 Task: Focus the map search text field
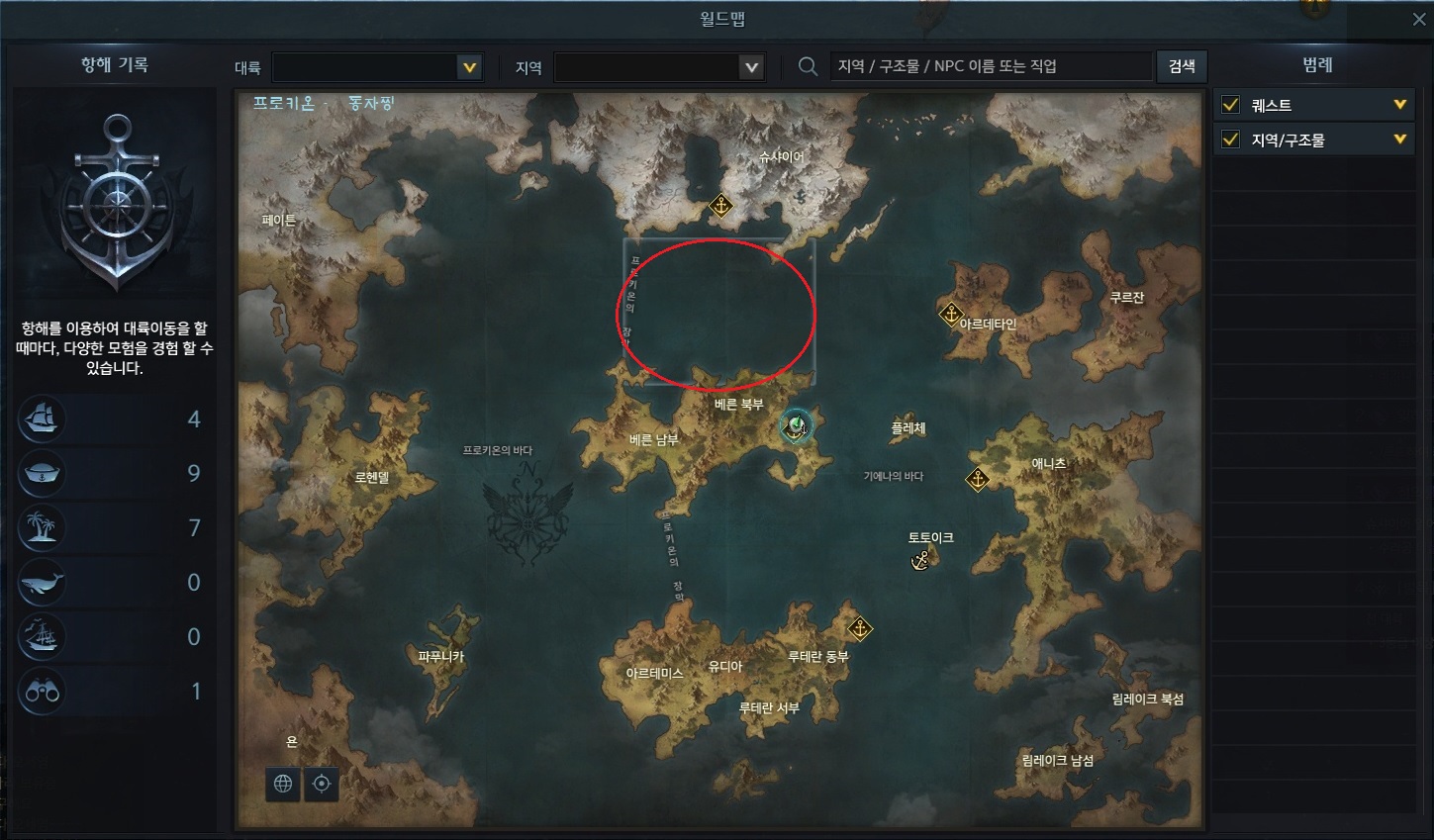[990, 66]
